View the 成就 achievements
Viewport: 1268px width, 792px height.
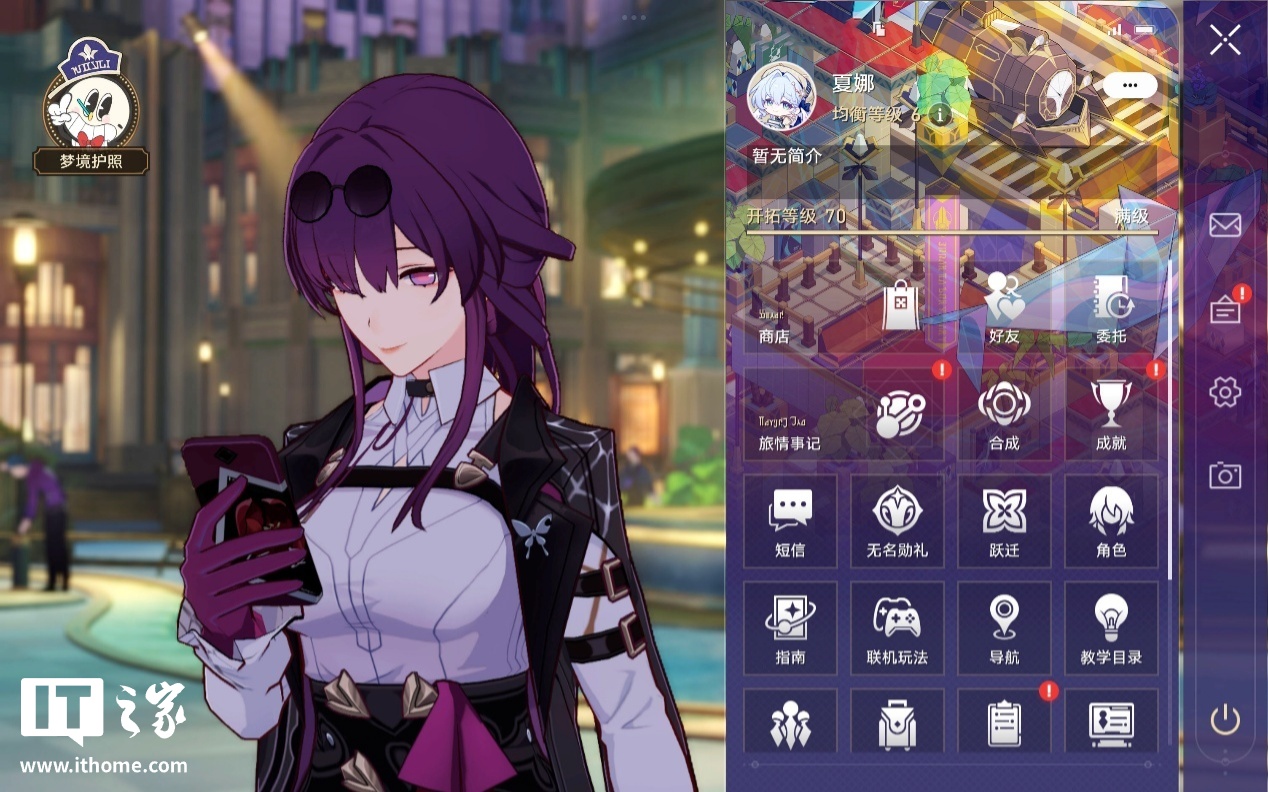1110,414
